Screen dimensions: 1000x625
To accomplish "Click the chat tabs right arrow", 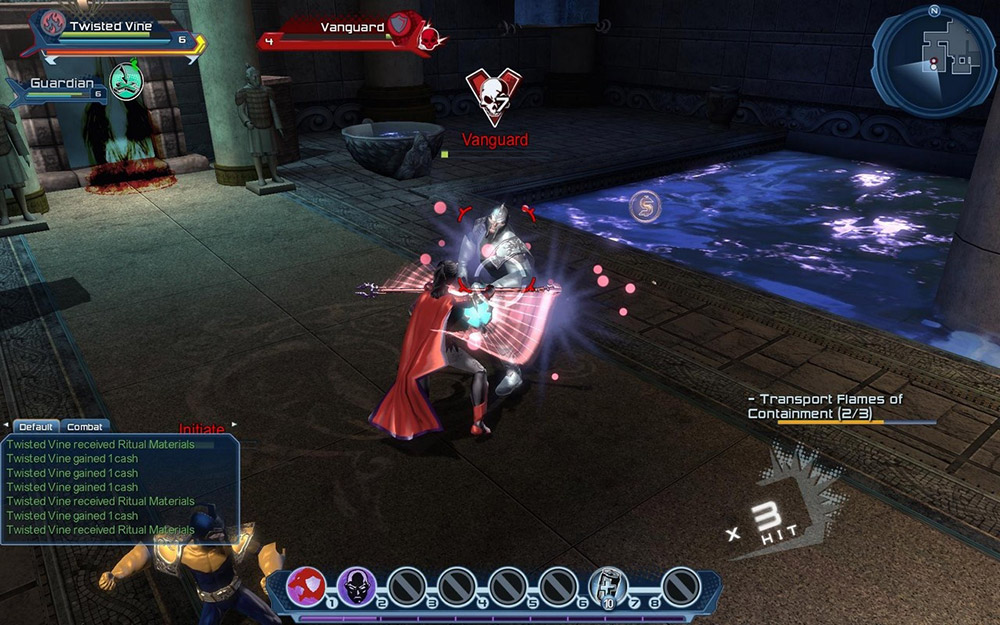I will pos(235,426).
